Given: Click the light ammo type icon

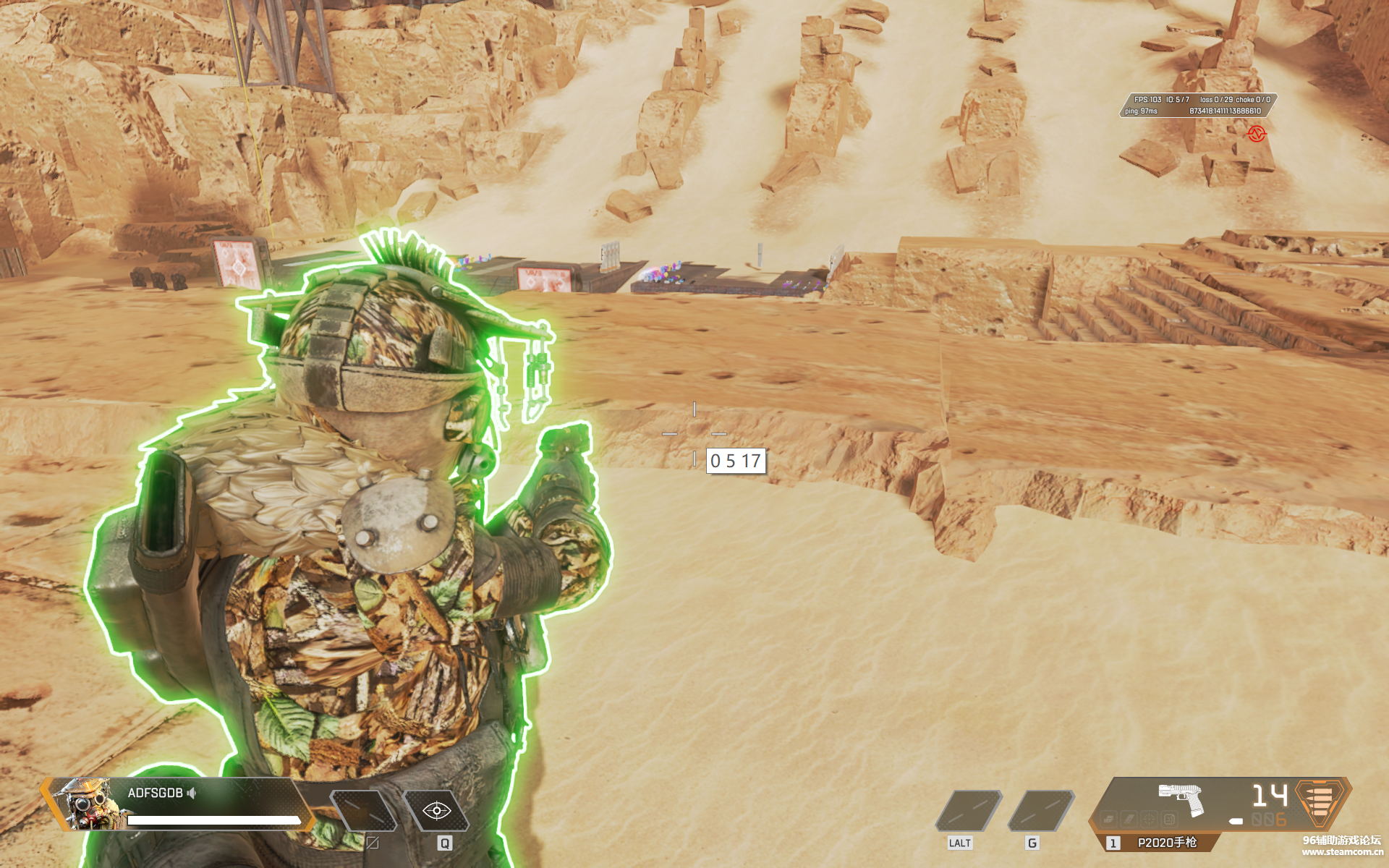Looking at the screenshot, I should pyautogui.click(x=1320, y=801).
